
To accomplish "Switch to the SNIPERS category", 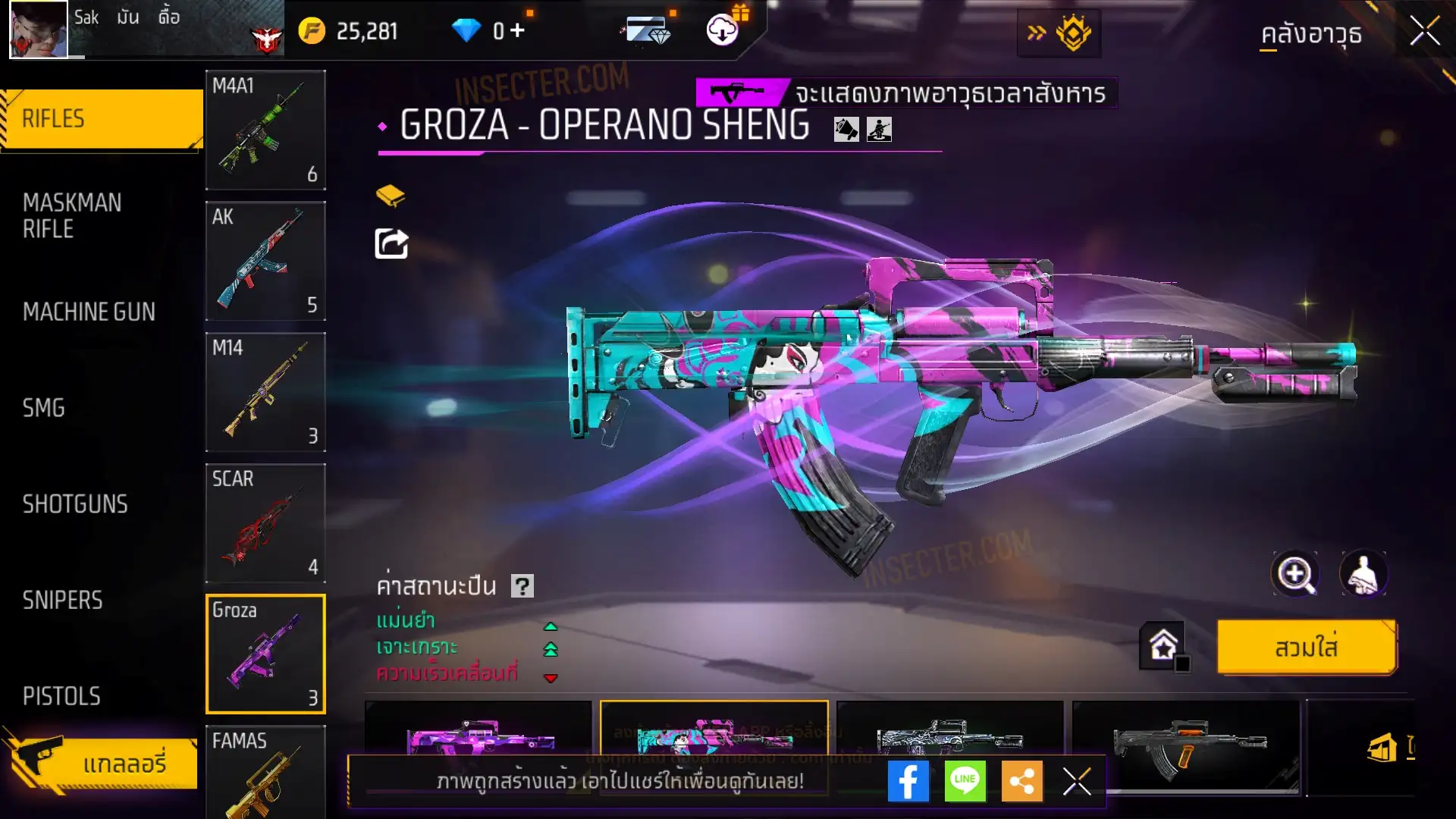I will (x=63, y=601).
